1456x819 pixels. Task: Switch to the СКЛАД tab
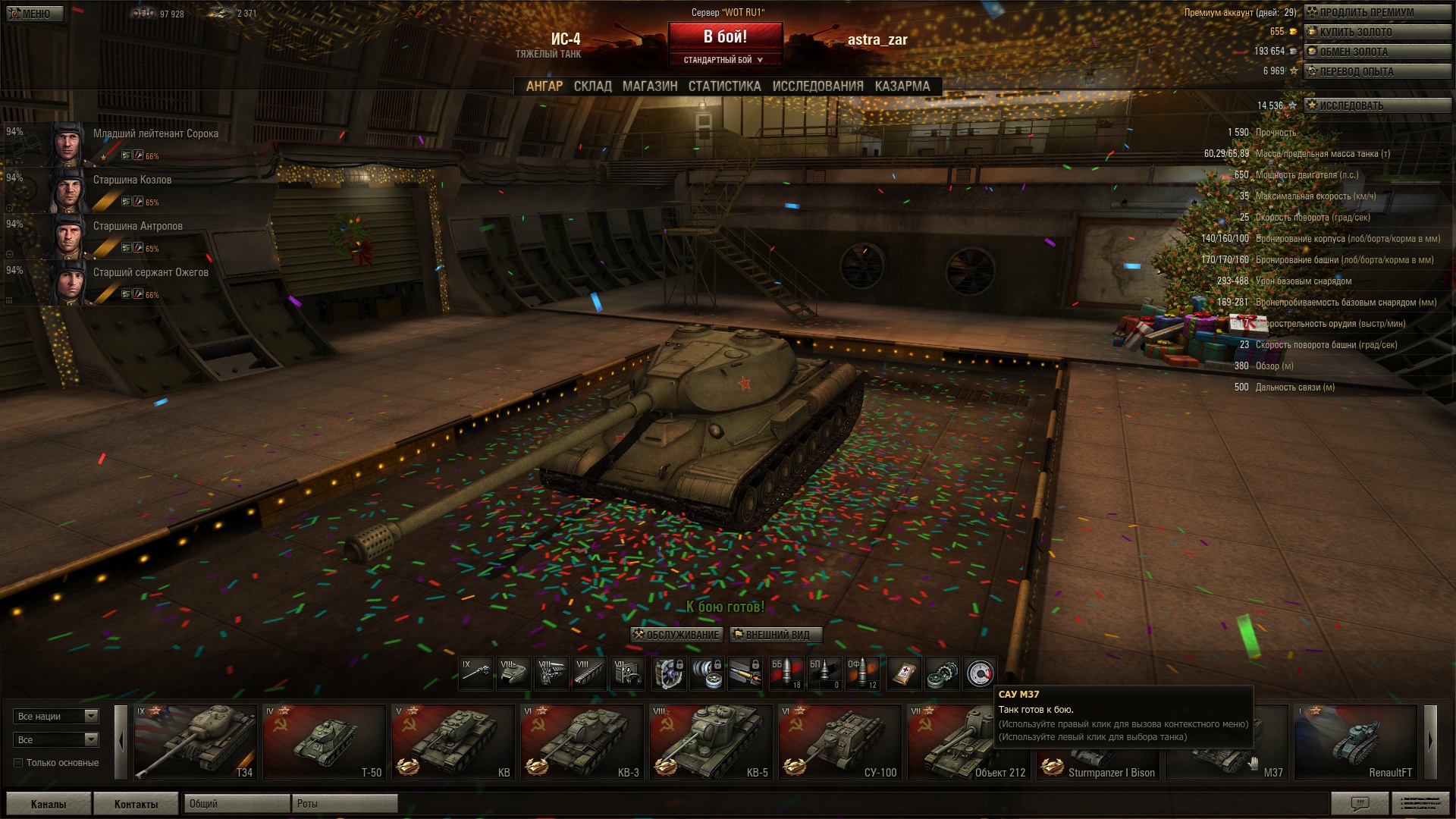(x=592, y=86)
